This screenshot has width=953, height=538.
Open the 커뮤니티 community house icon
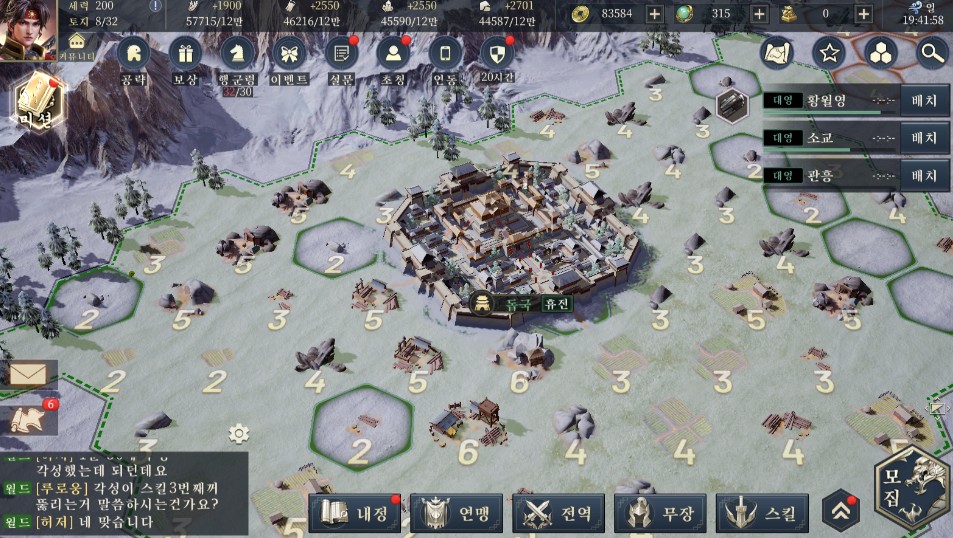79,44
